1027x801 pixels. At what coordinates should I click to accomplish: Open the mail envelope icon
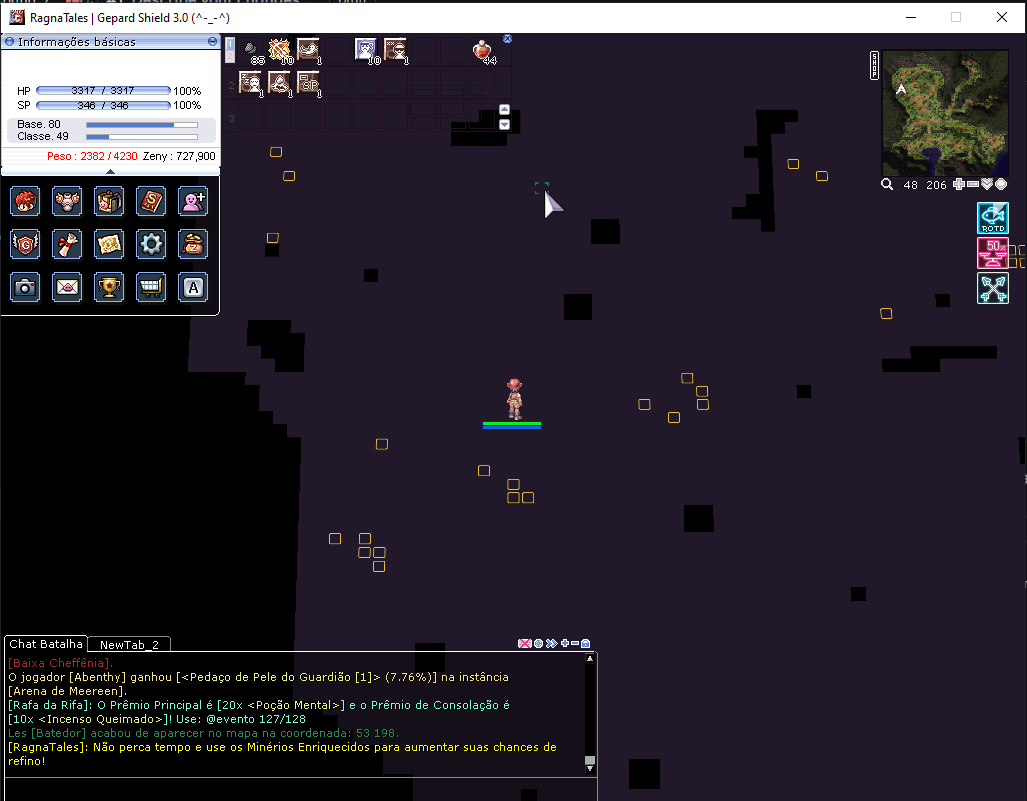point(67,287)
